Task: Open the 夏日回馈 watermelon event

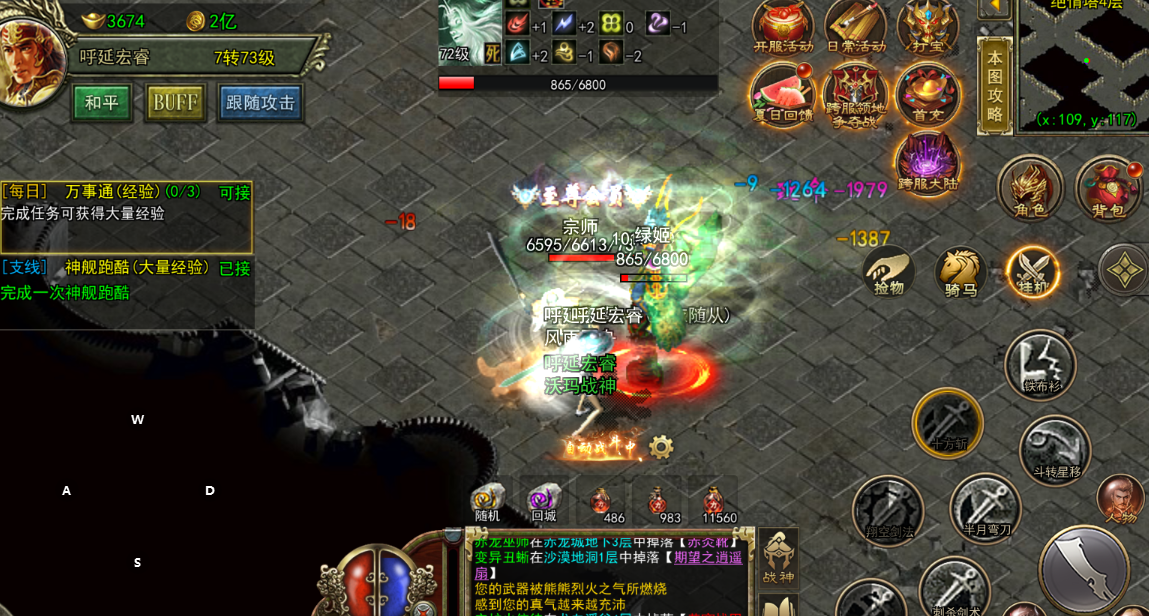Action: pos(782,95)
